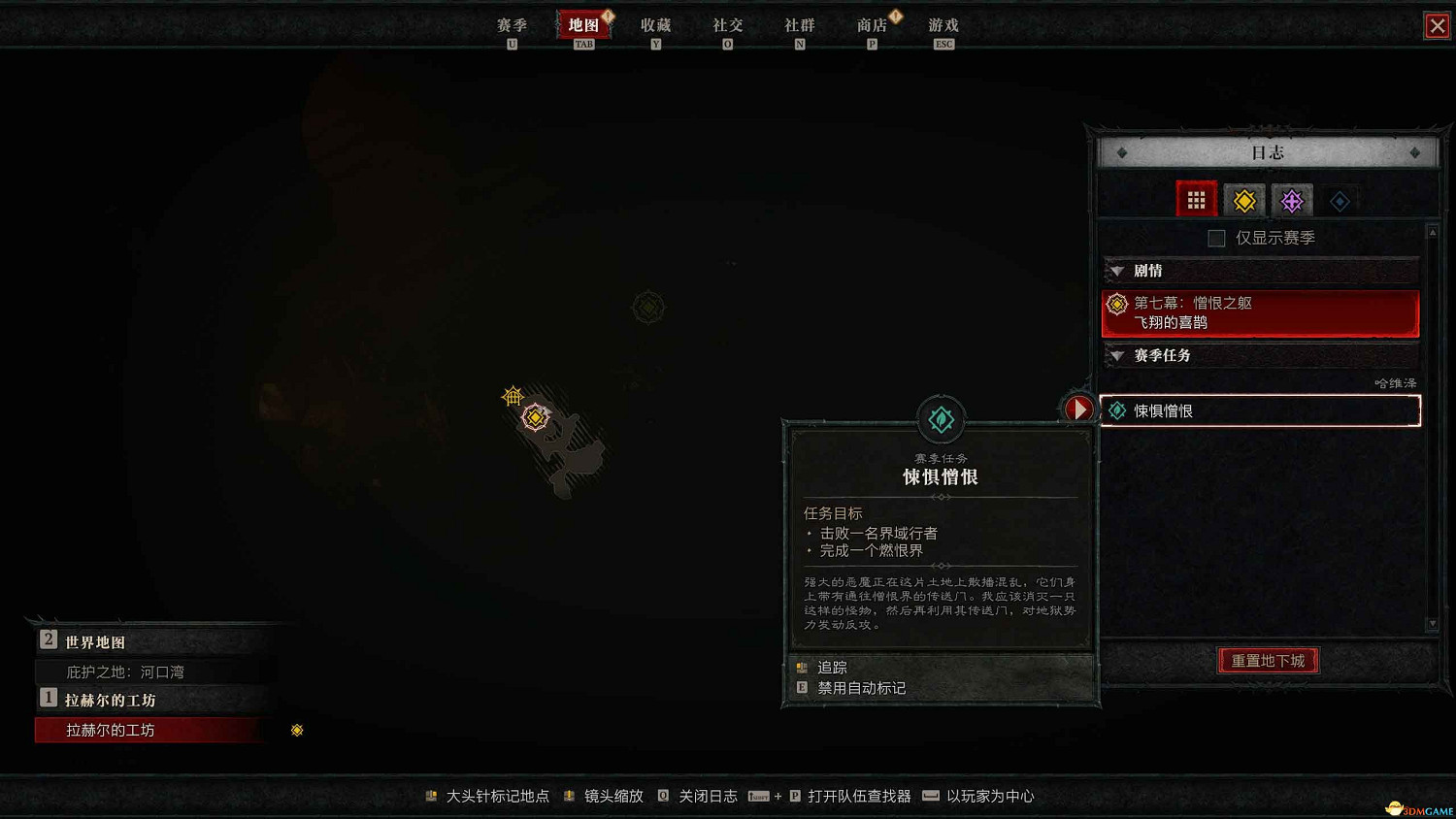Click the 重置地下城 button

1268,660
